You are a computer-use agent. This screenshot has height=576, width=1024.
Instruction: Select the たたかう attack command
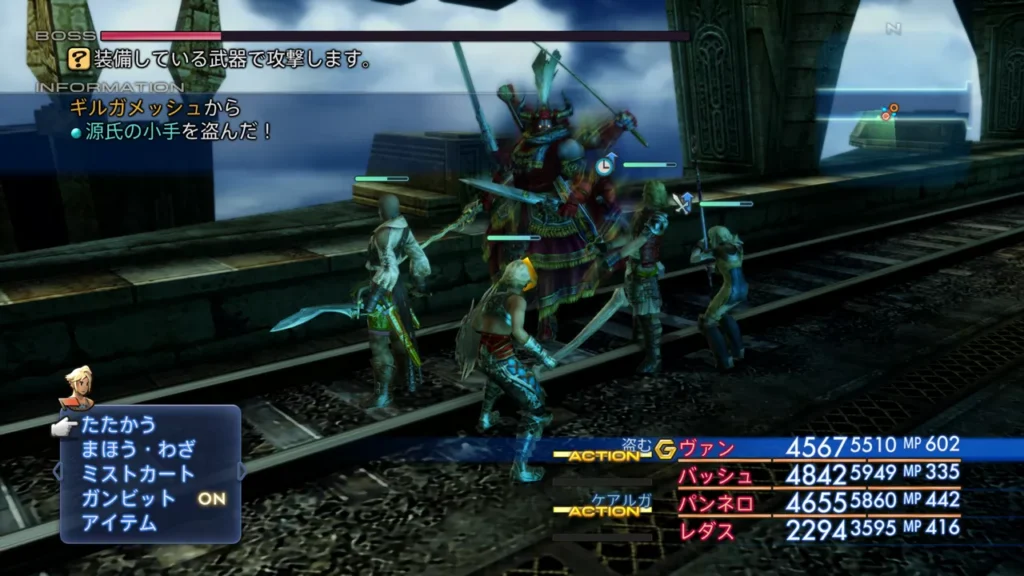(x=118, y=425)
